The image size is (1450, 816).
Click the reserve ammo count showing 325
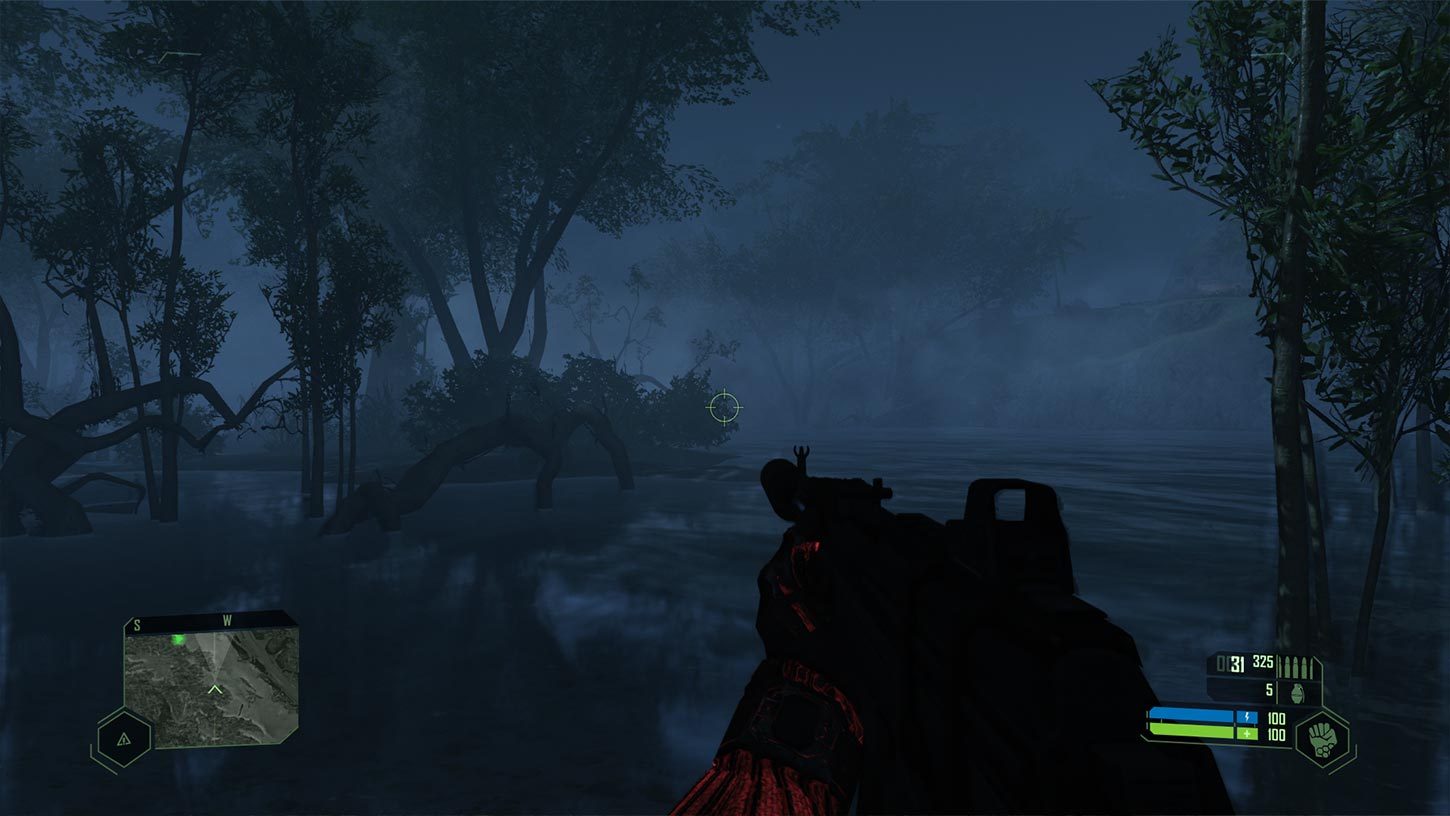click(x=1263, y=661)
